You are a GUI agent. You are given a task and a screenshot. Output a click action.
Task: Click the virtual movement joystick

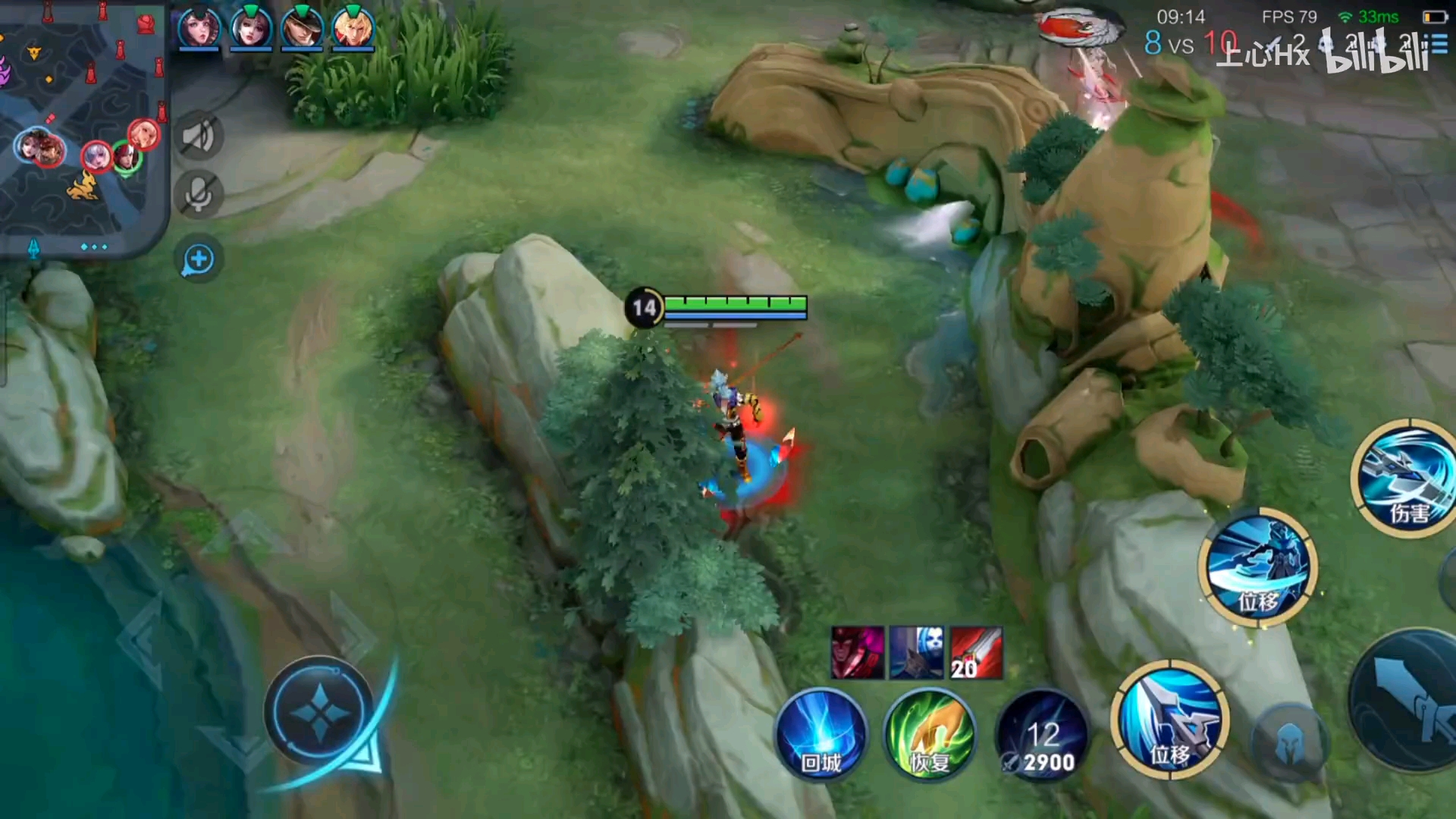click(x=319, y=711)
